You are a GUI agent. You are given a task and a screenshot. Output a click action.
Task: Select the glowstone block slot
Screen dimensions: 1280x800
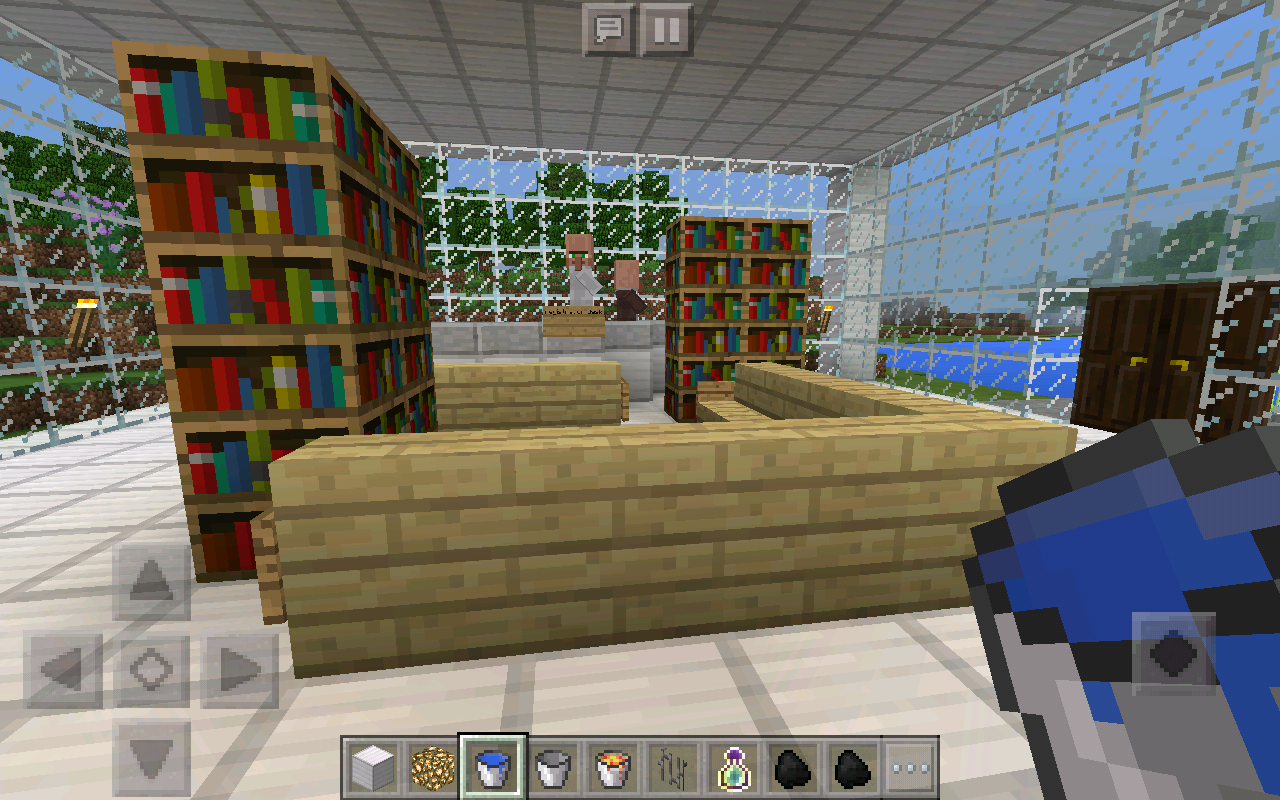[433, 768]
